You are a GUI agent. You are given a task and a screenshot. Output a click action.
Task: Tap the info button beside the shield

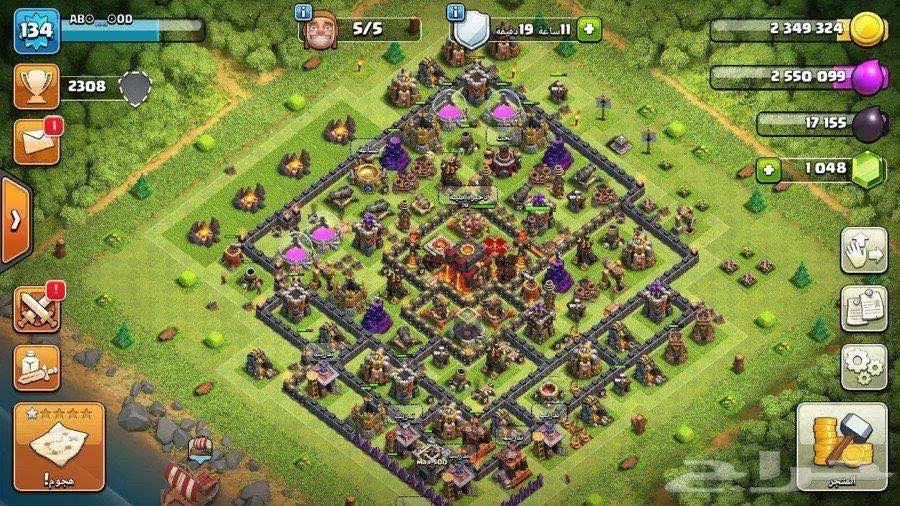tap(458, 13)
